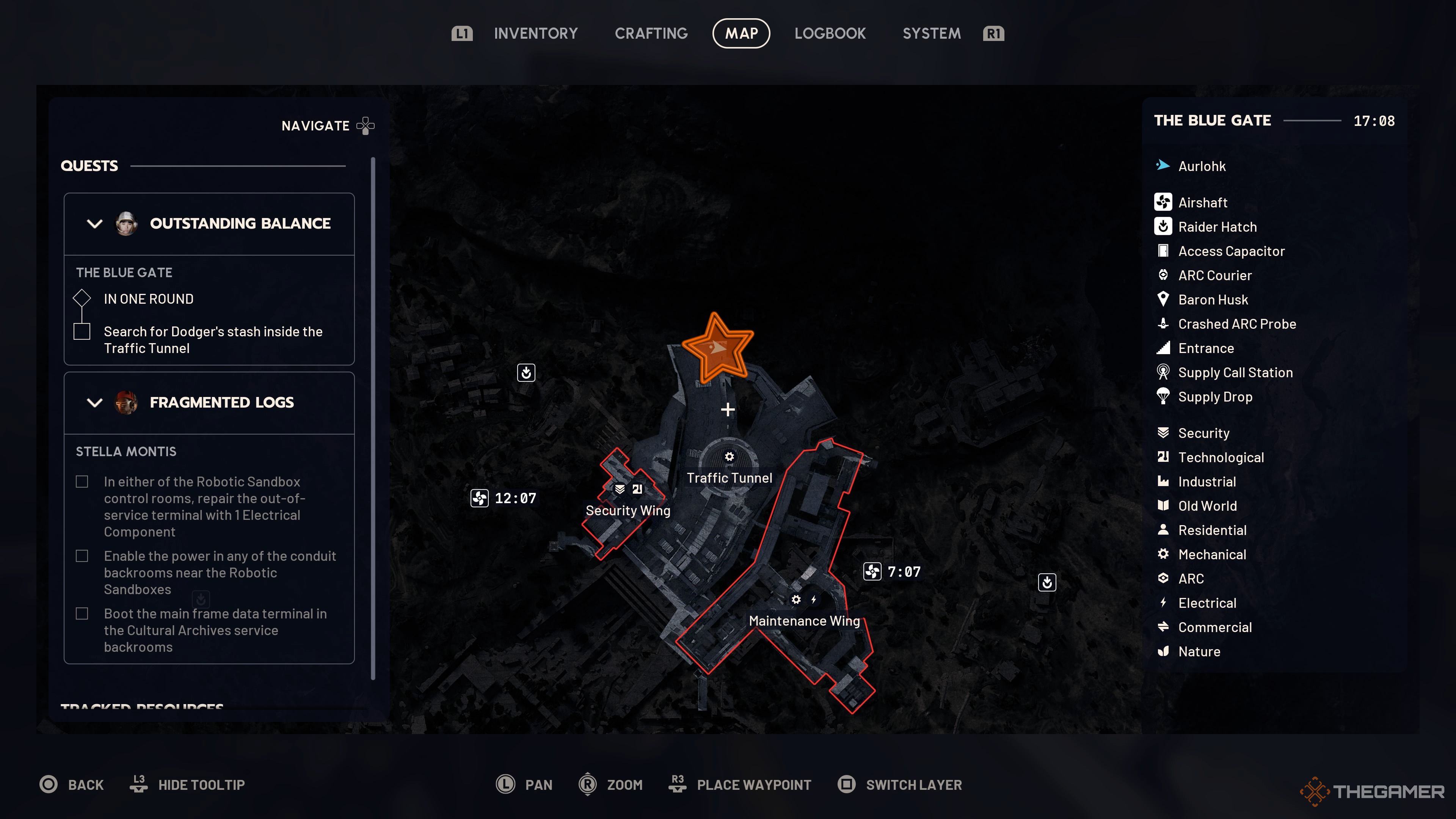1456x819 pixels.
Task: Toggle the Raider Hatch legend entry
Action: [x=1217, y=227]
